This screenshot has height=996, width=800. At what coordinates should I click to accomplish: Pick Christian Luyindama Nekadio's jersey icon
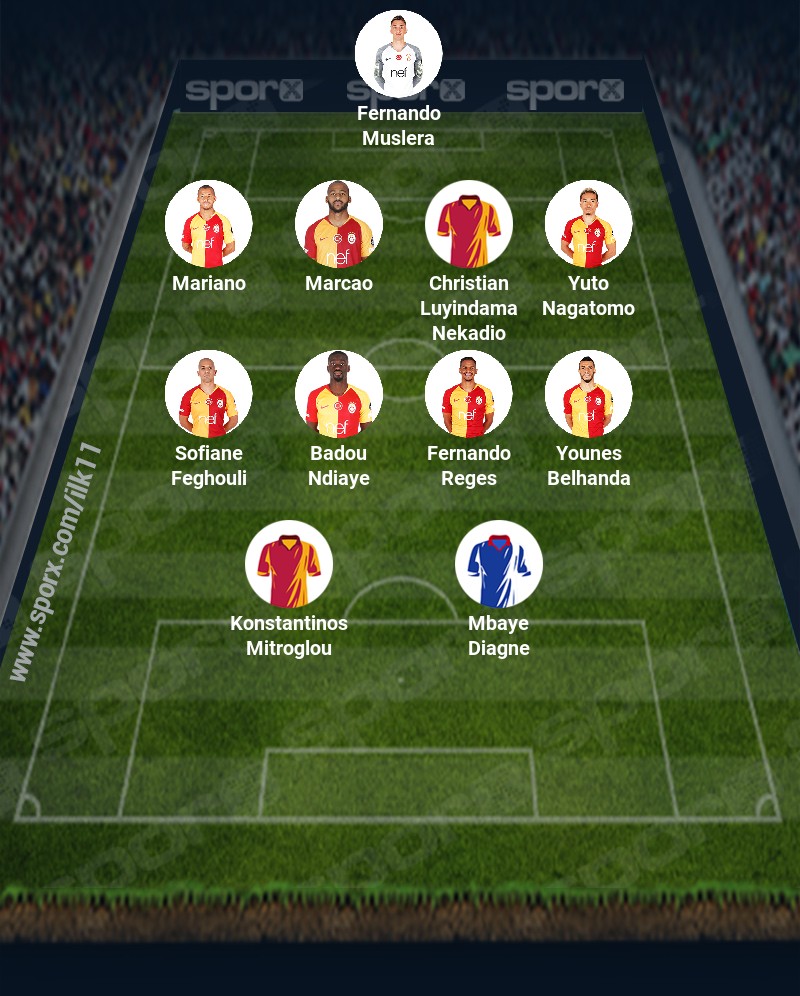(469, 224)
